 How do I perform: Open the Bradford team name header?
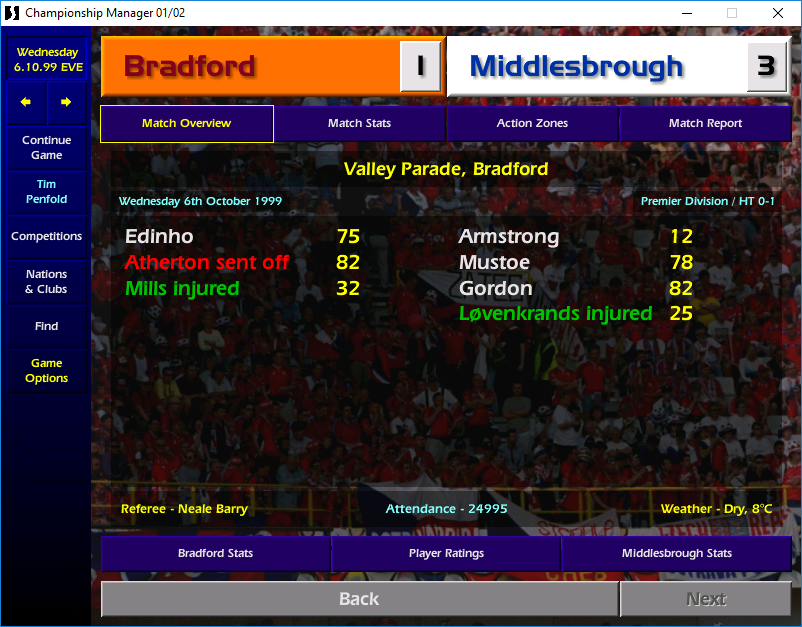click(x=250, y=67)
